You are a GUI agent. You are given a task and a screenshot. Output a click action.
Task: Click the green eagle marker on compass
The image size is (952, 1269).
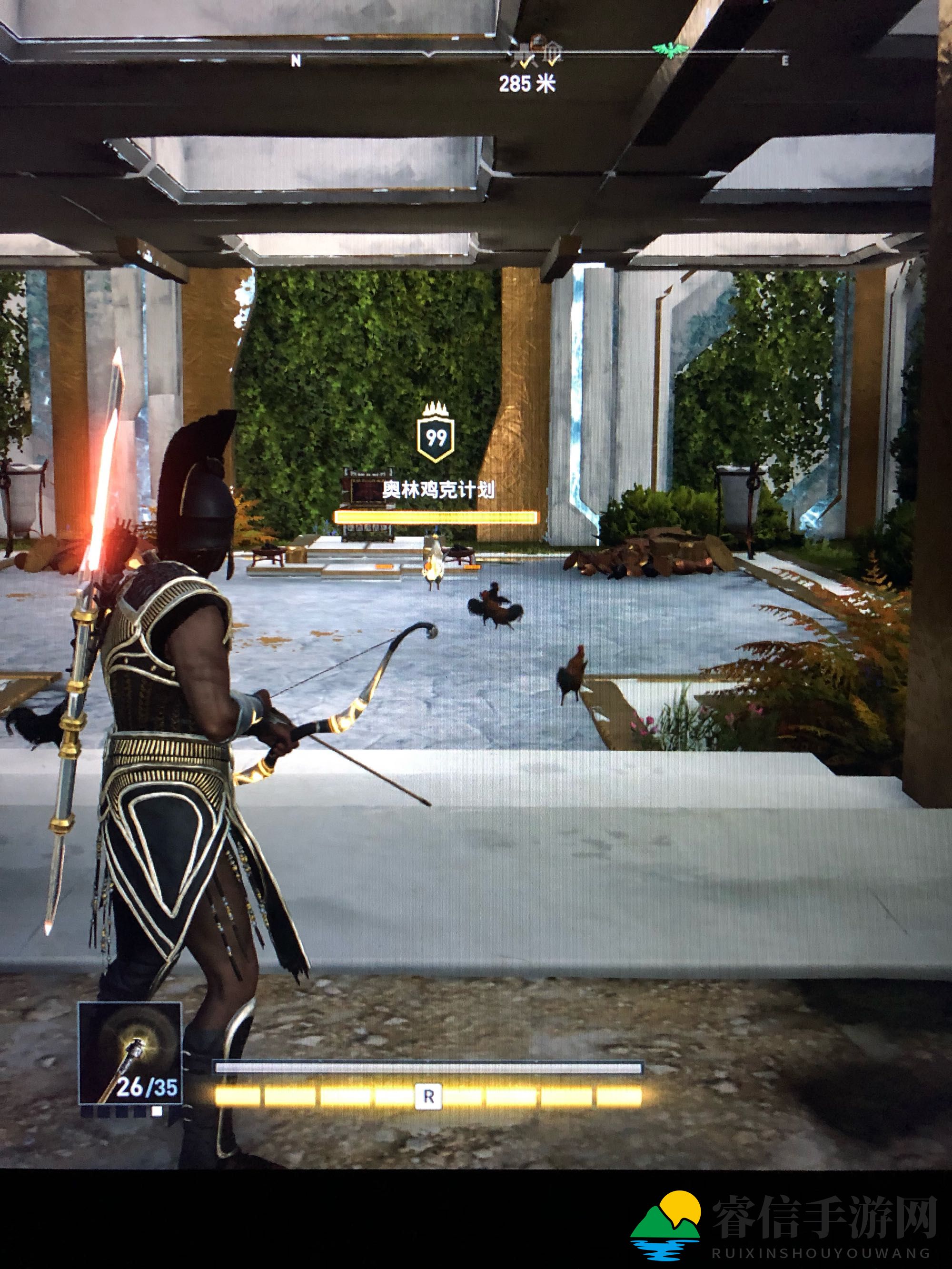click(x=670, y=50)
